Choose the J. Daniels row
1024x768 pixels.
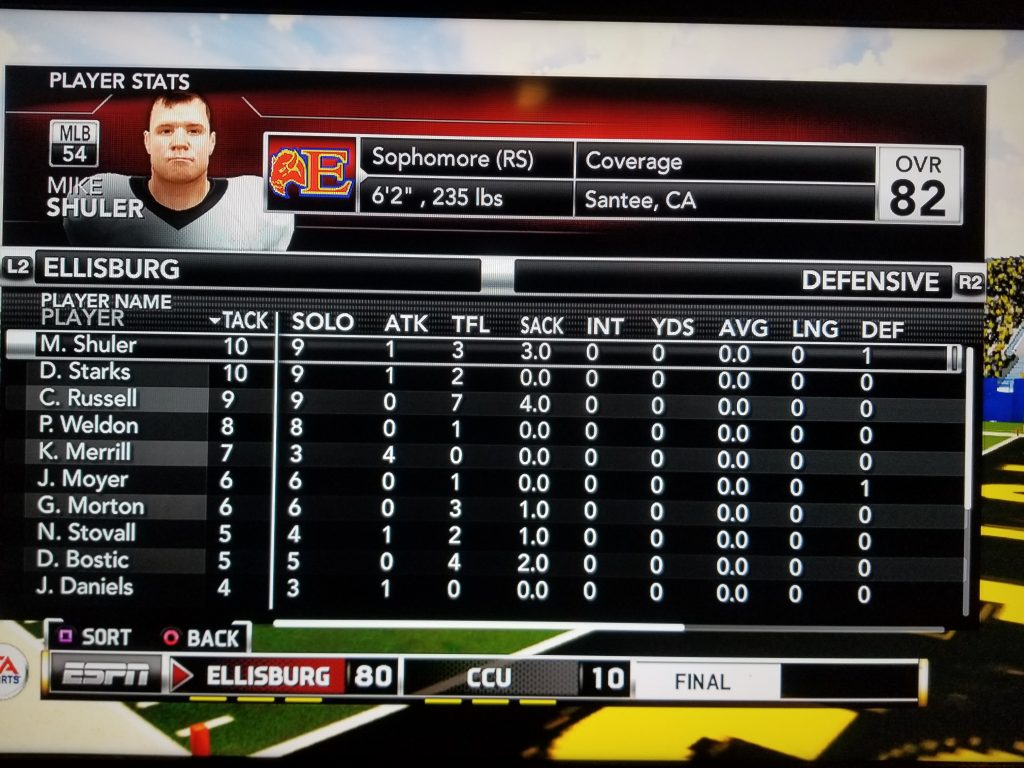click(85, 587)
